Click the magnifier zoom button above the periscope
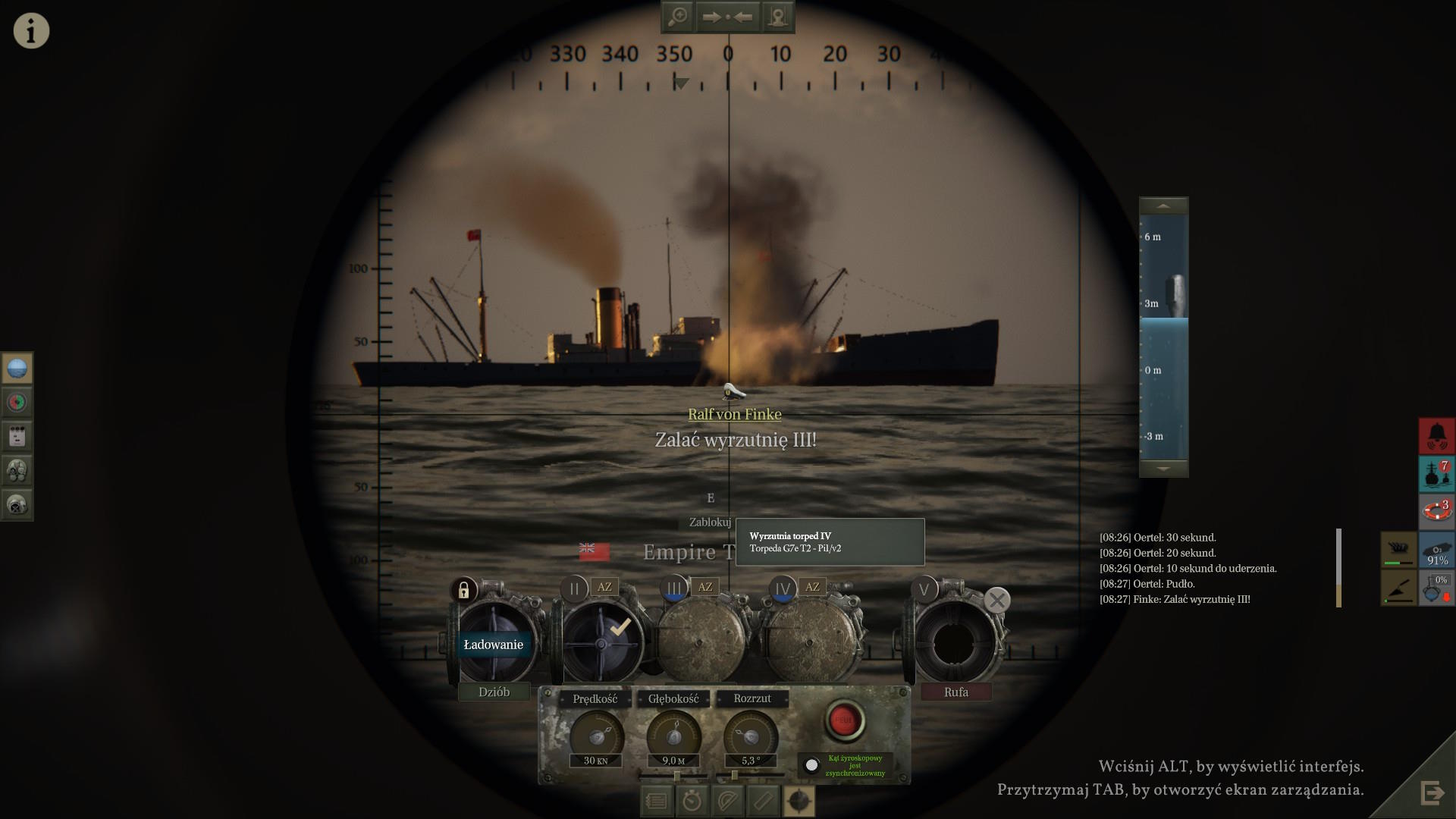This screenshot has width=1456, height=819. 677,17
